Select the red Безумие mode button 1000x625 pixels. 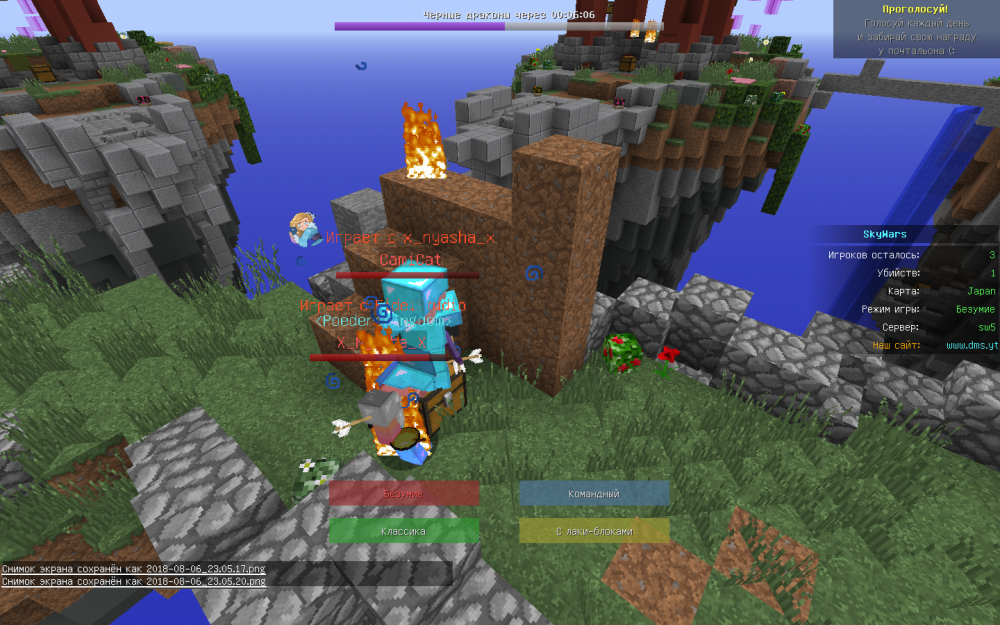click(404, 494)
